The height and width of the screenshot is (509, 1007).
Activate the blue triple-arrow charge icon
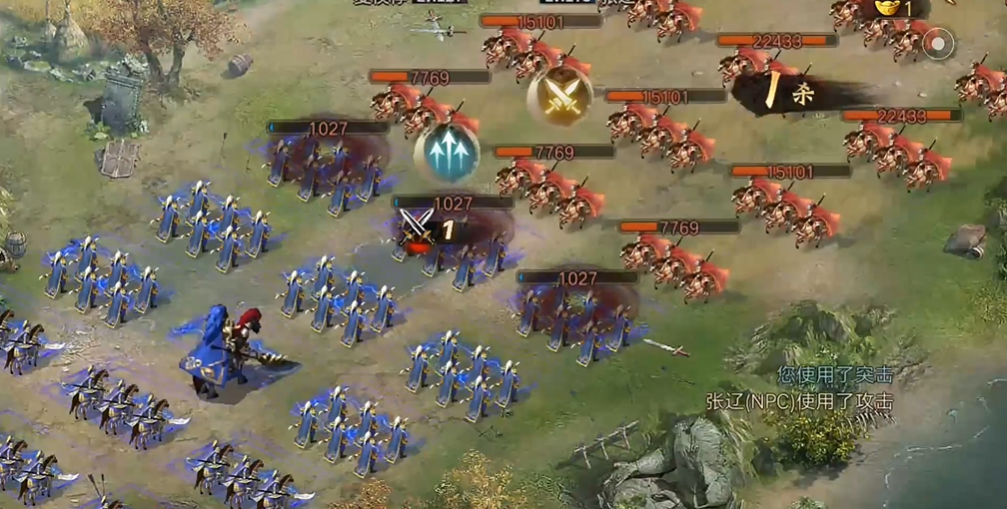(447, 152)
